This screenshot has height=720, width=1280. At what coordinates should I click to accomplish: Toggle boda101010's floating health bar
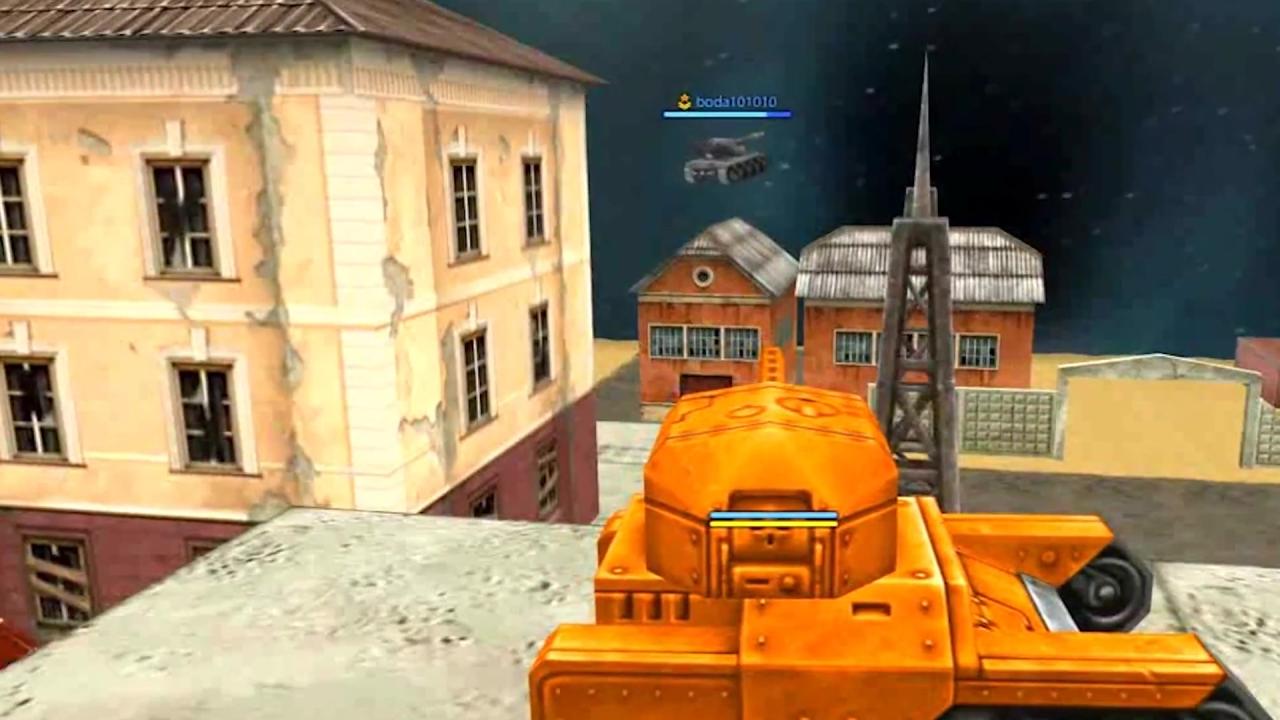pyautogui.click(x=724, y=115)
